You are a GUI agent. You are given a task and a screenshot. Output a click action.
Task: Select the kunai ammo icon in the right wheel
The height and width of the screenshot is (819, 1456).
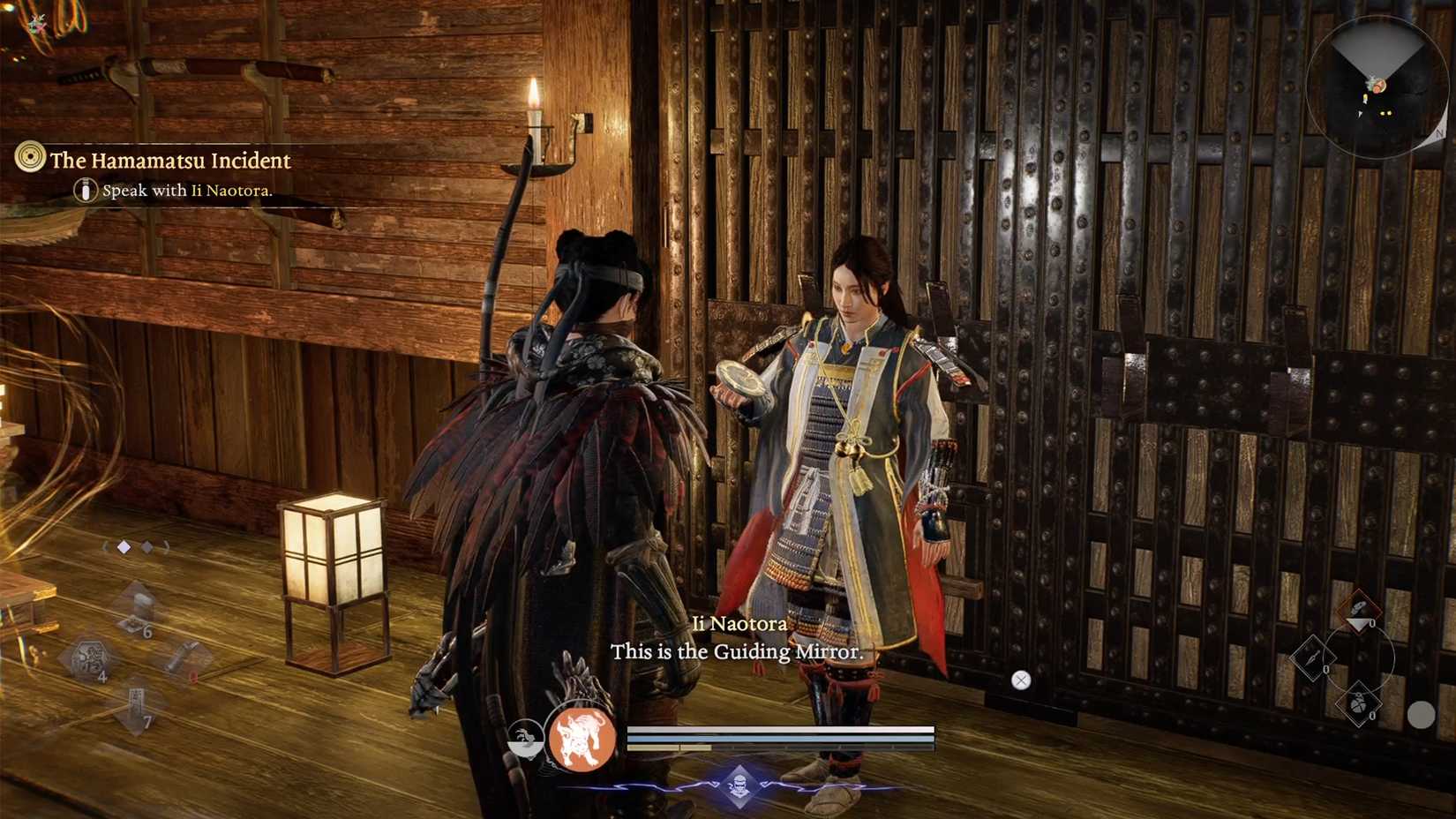1312,657
